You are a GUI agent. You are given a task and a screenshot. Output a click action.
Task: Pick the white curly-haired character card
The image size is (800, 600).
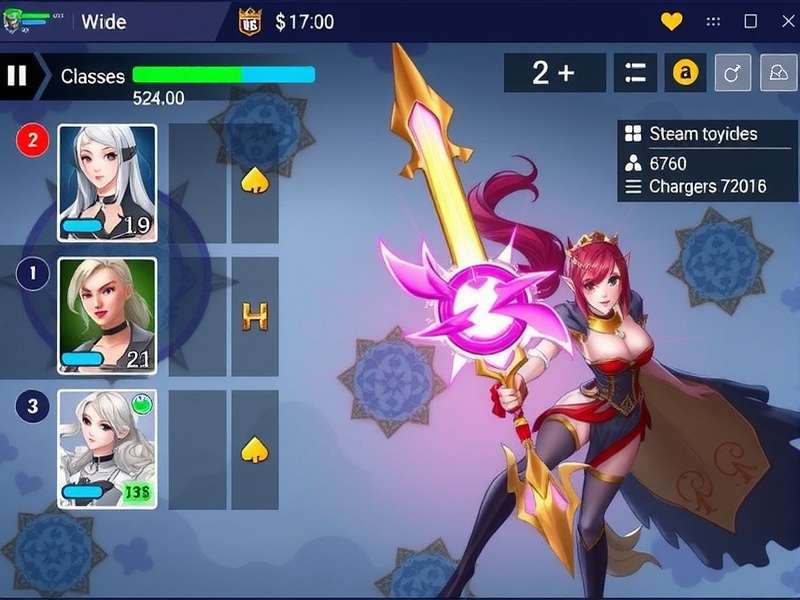coord(107,449)
